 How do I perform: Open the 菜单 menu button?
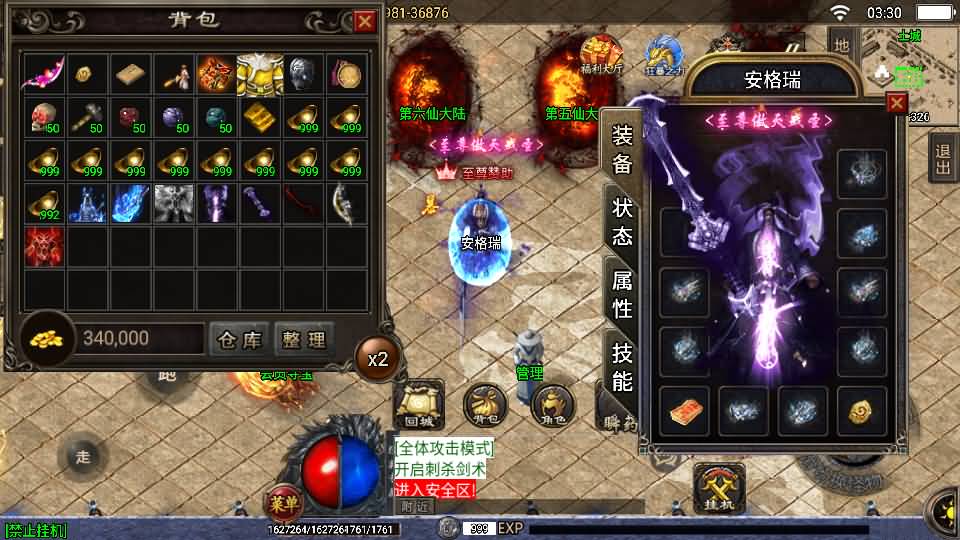coord(283,500)
